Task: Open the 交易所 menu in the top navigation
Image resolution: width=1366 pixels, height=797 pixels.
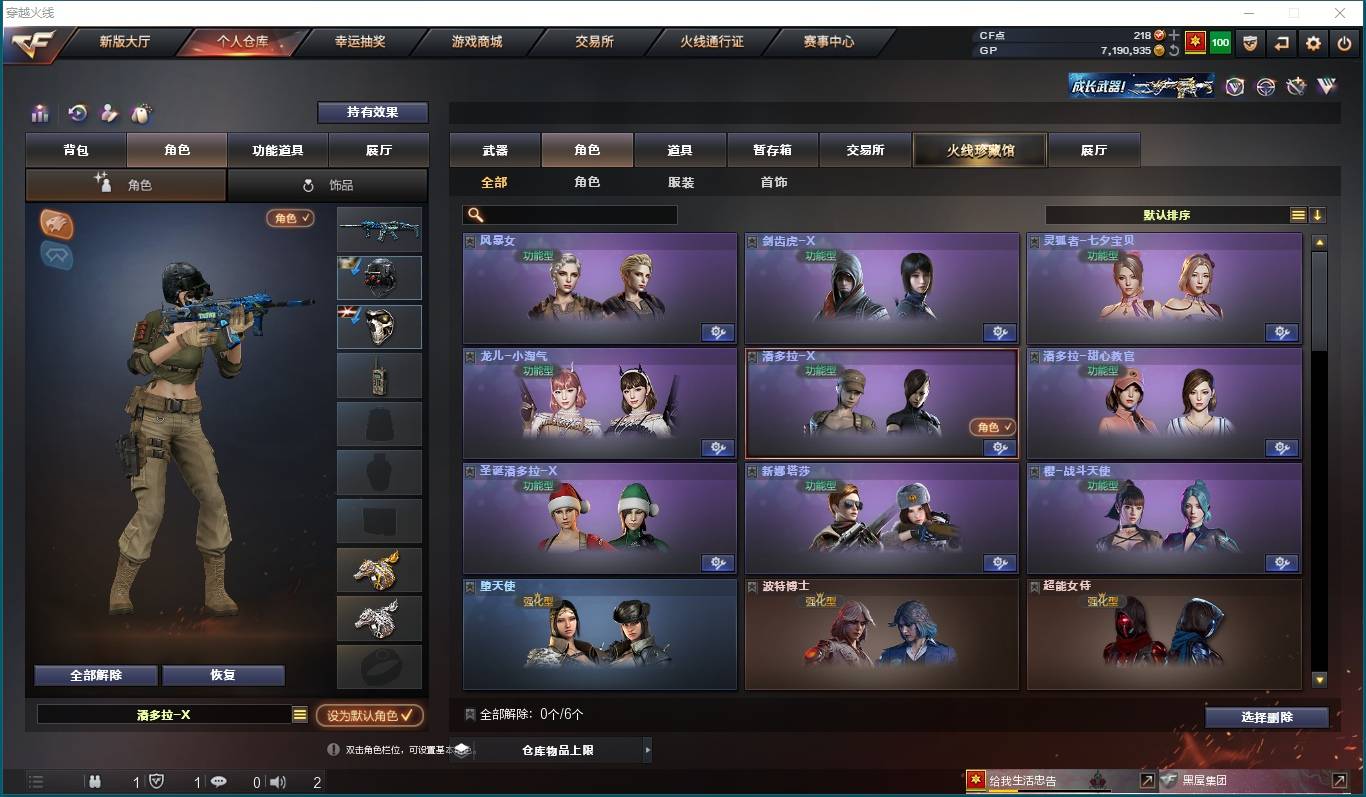Action: click(593, 42)
